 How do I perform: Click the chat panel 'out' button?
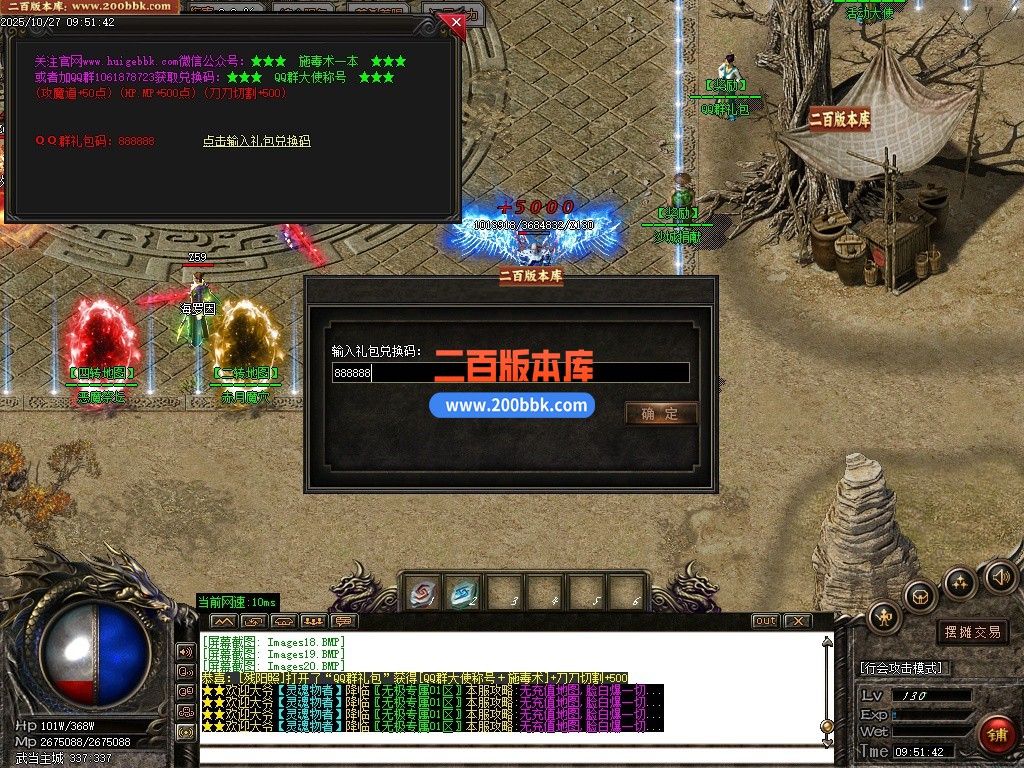765,621
